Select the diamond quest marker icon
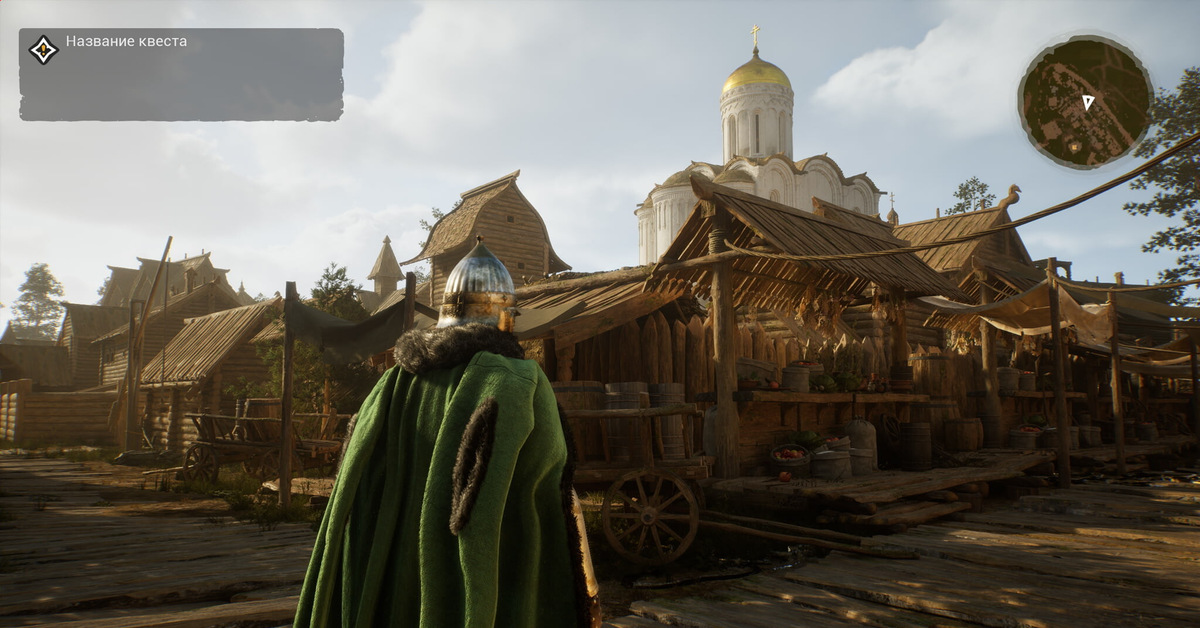Viewport: 1200px width, 628px height. tap(43, 50)
